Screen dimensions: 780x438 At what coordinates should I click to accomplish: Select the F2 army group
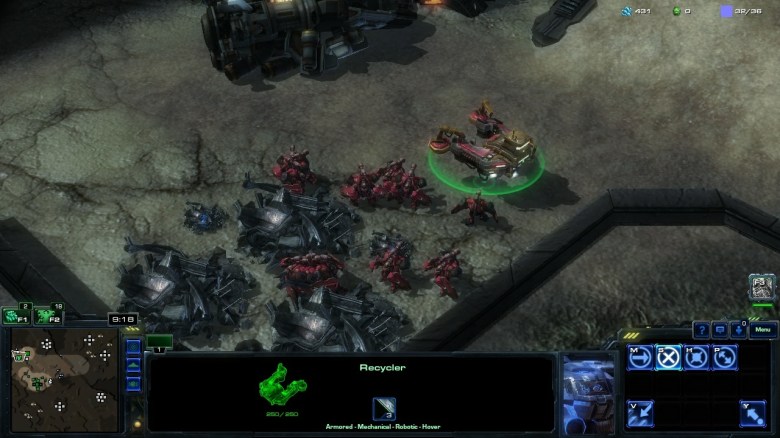pos(45,316)
